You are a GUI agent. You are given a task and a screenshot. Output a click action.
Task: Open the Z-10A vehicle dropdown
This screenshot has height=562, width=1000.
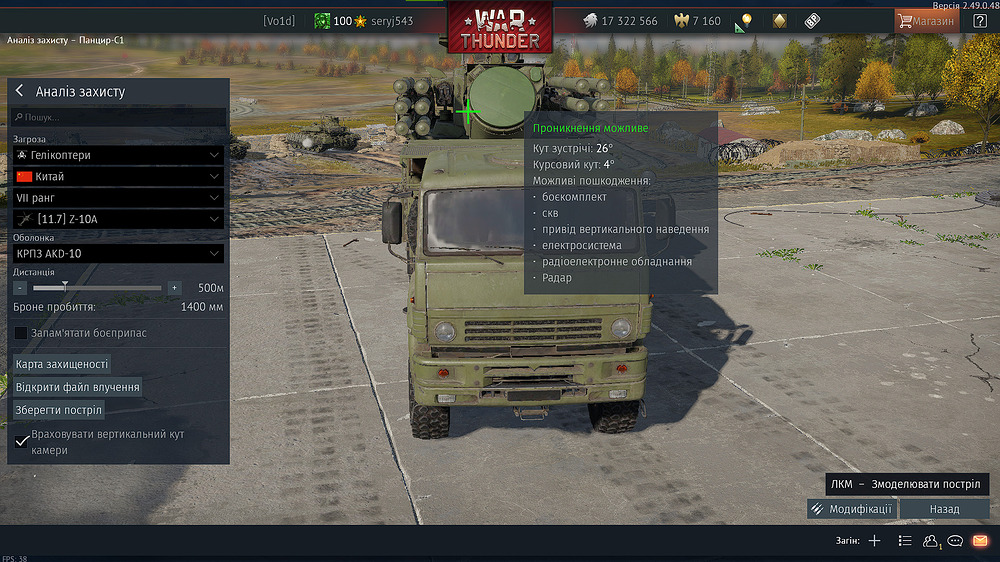tap(118, 219)
